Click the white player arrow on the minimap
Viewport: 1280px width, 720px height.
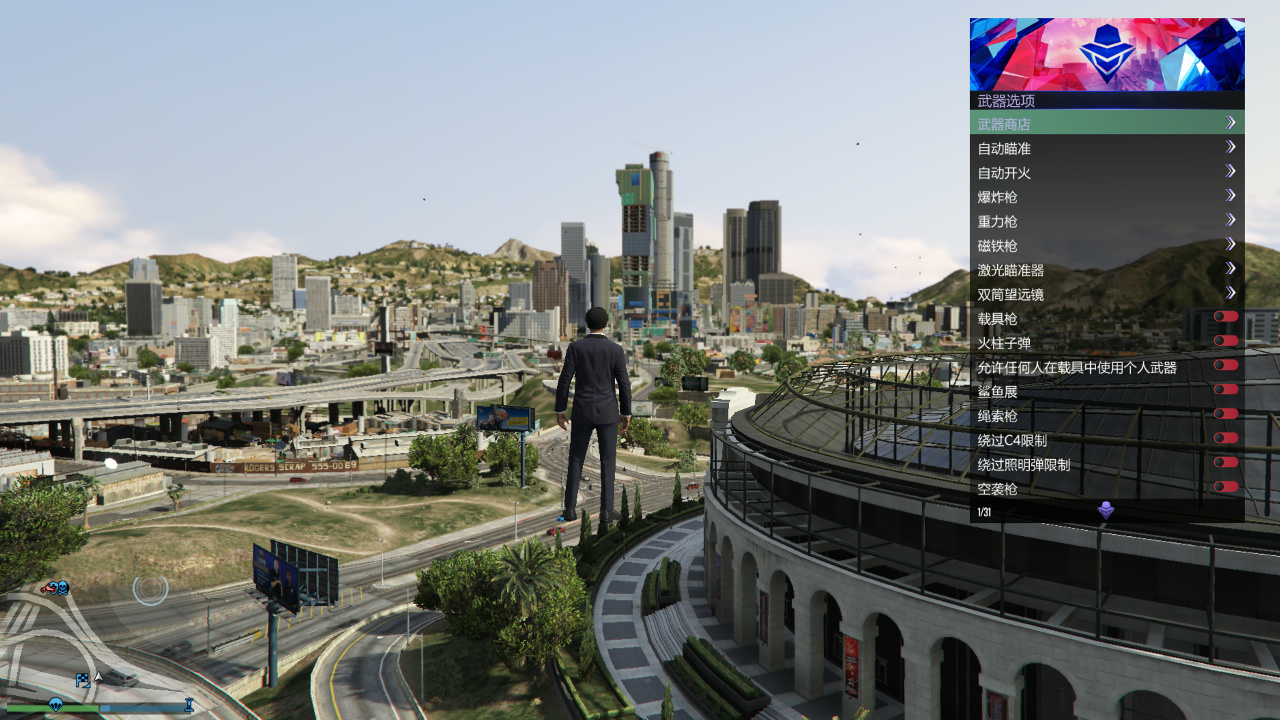pos(98,676)
